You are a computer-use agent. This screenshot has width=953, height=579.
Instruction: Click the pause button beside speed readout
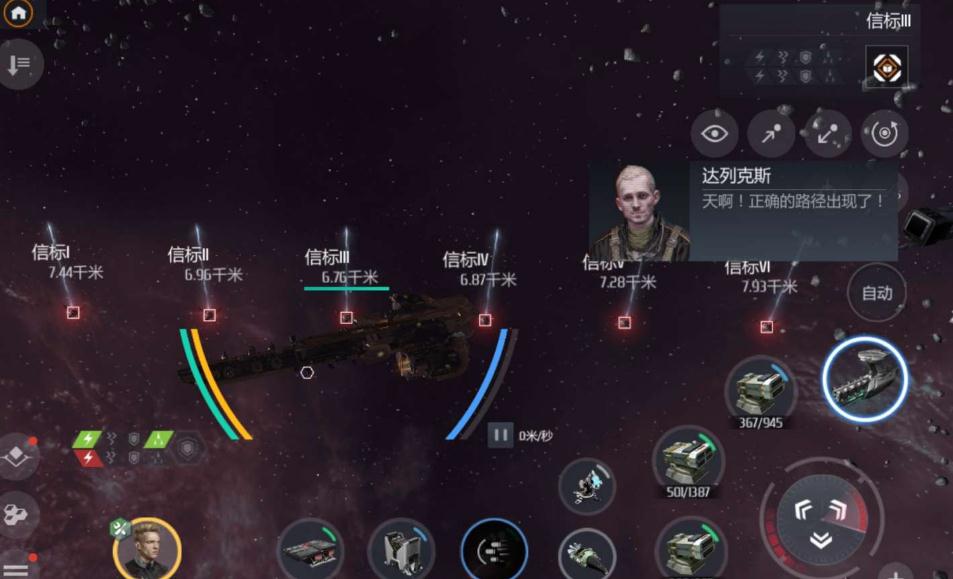click(501, 435)
